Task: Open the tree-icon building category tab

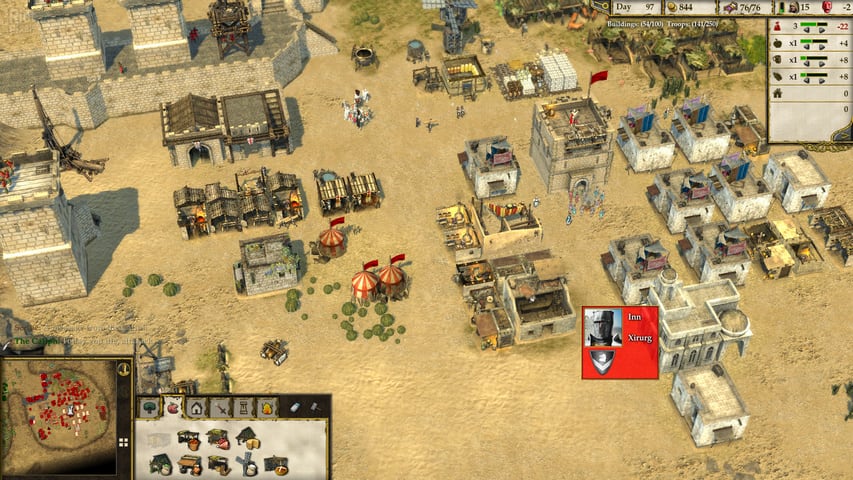Action: pos(150,407)
